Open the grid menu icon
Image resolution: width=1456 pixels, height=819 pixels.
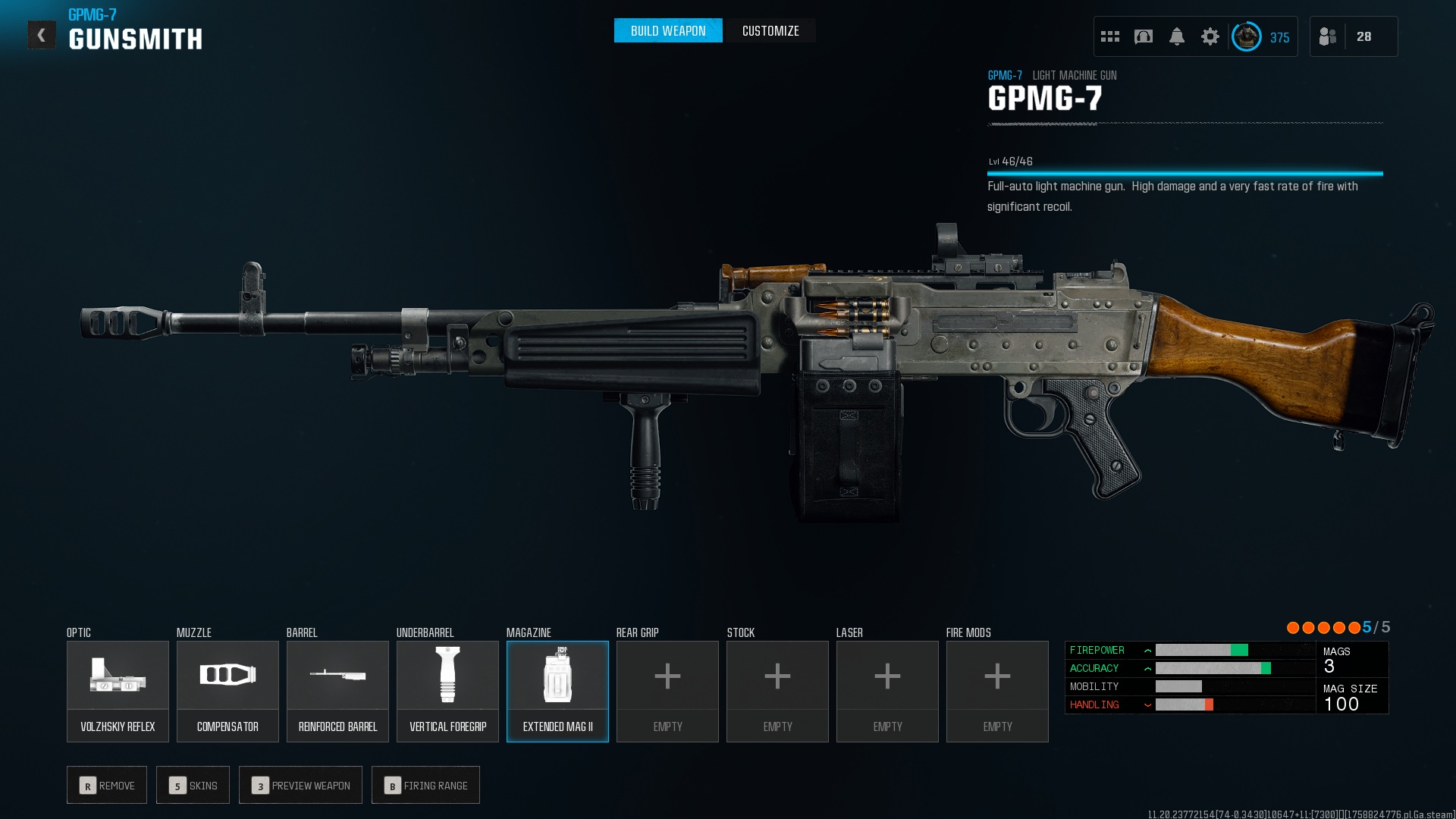pos(1109,36)
